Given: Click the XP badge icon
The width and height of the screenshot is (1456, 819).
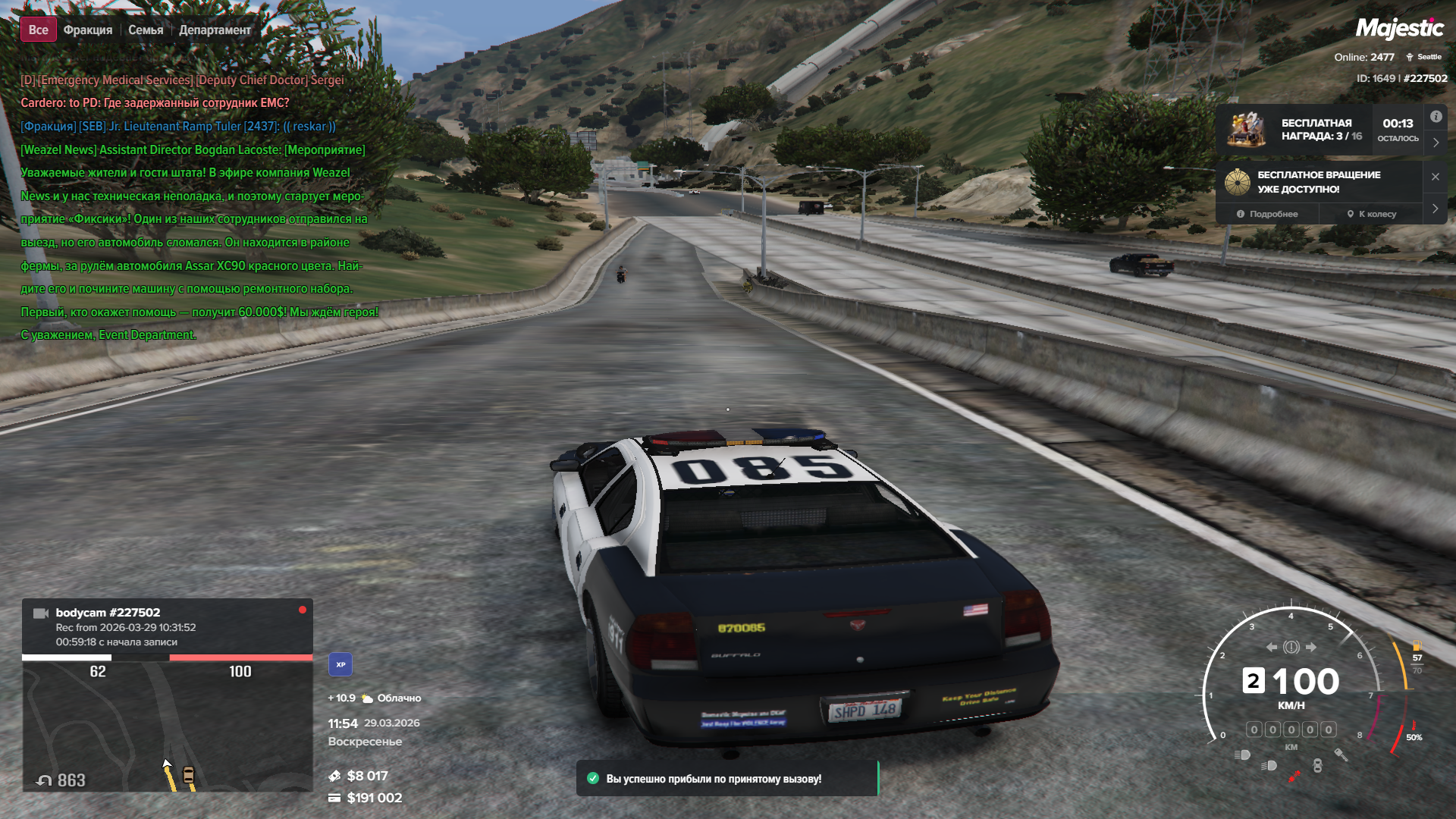Looking at the screenshot, I should (340, 664).
